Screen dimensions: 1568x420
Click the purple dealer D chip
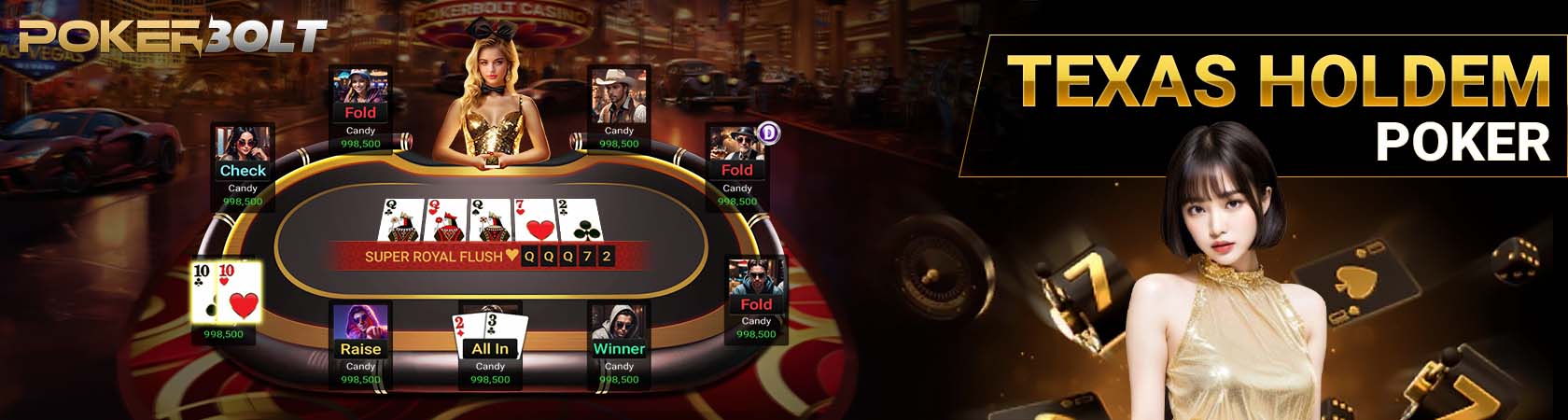point(768,133)
